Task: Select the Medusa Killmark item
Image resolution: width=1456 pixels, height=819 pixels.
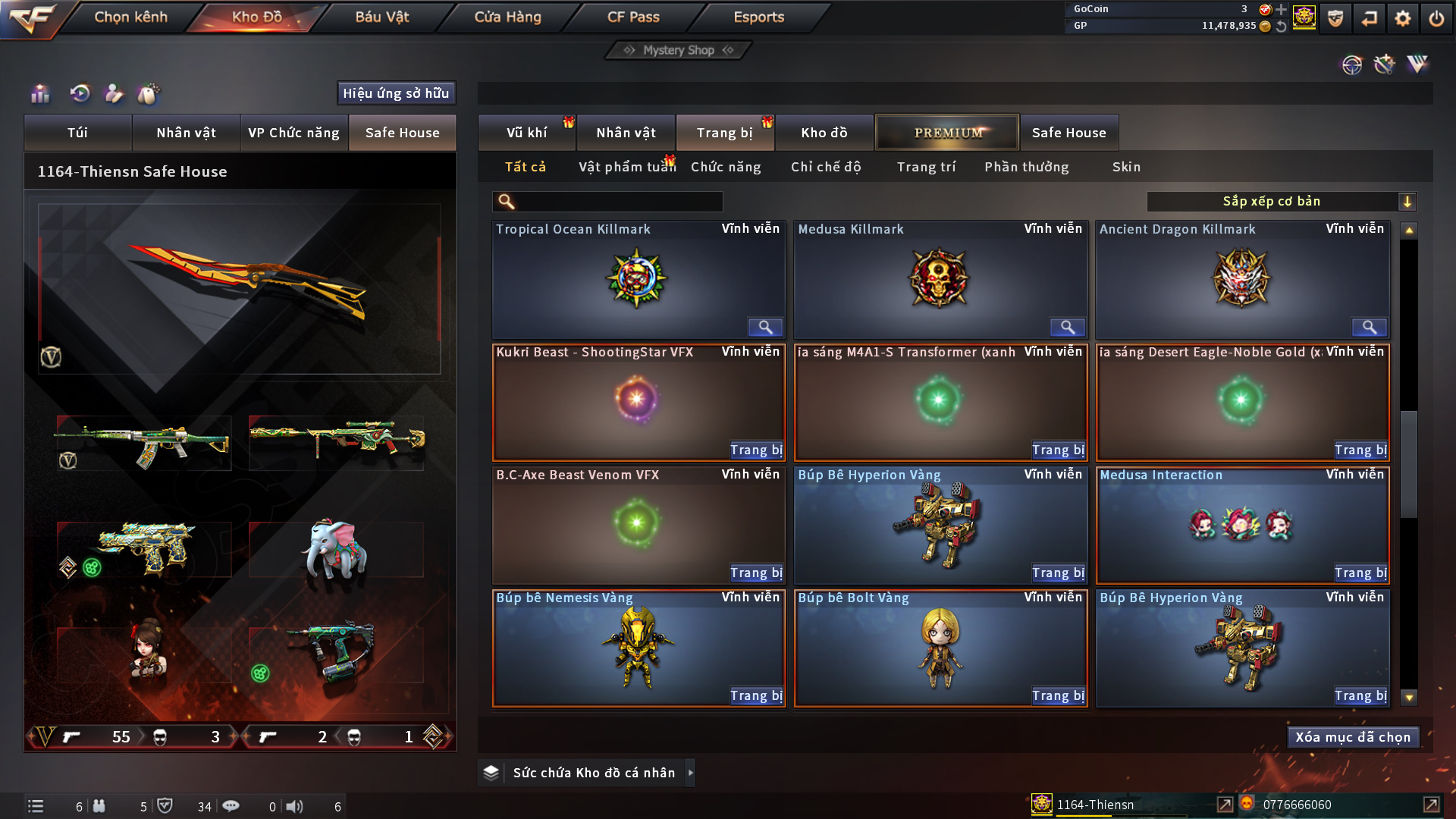Action: pyautogui.click(x=940, y=279)
